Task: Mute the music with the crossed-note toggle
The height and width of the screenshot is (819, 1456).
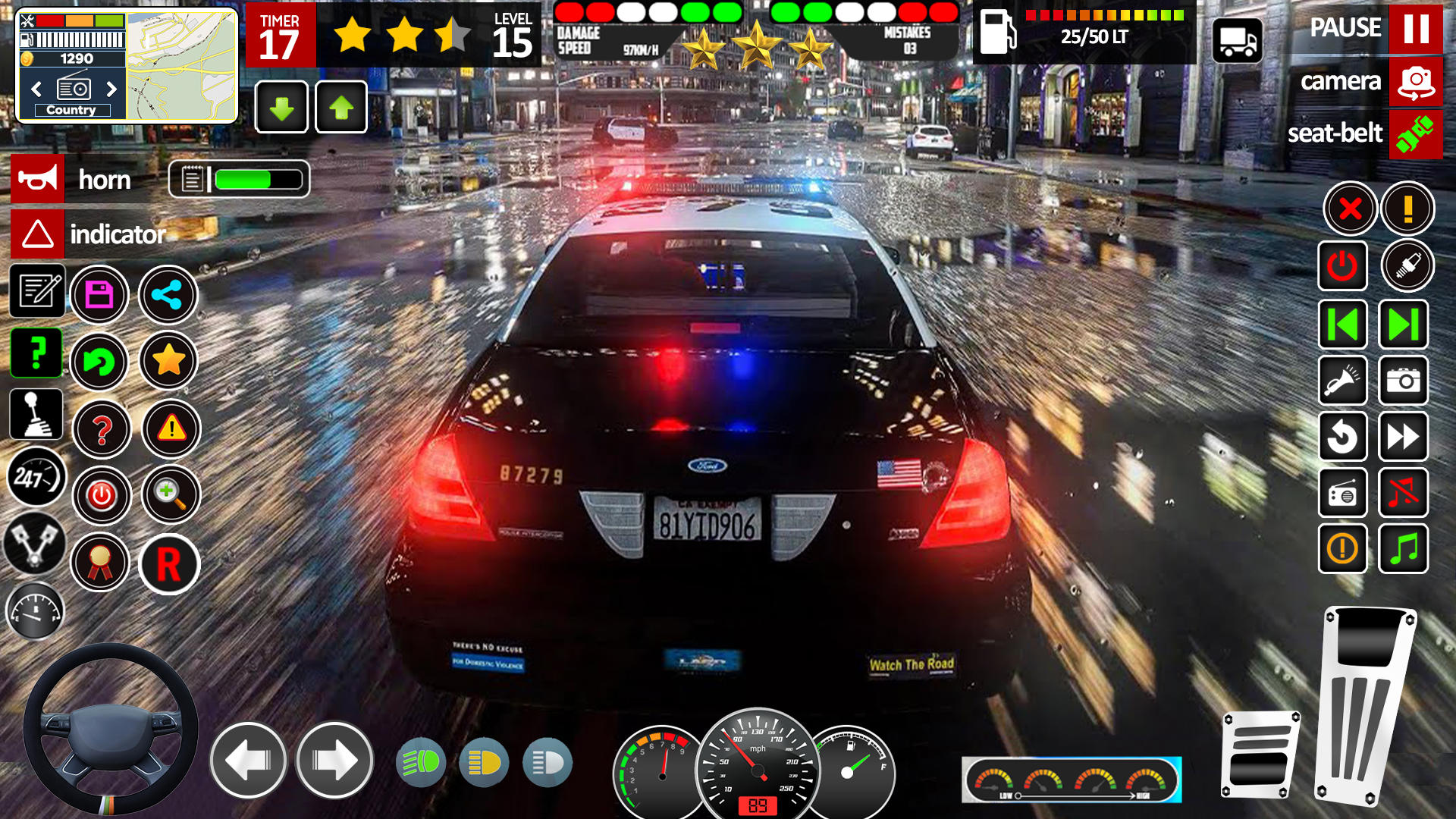Action: (x=1403, y=493)
